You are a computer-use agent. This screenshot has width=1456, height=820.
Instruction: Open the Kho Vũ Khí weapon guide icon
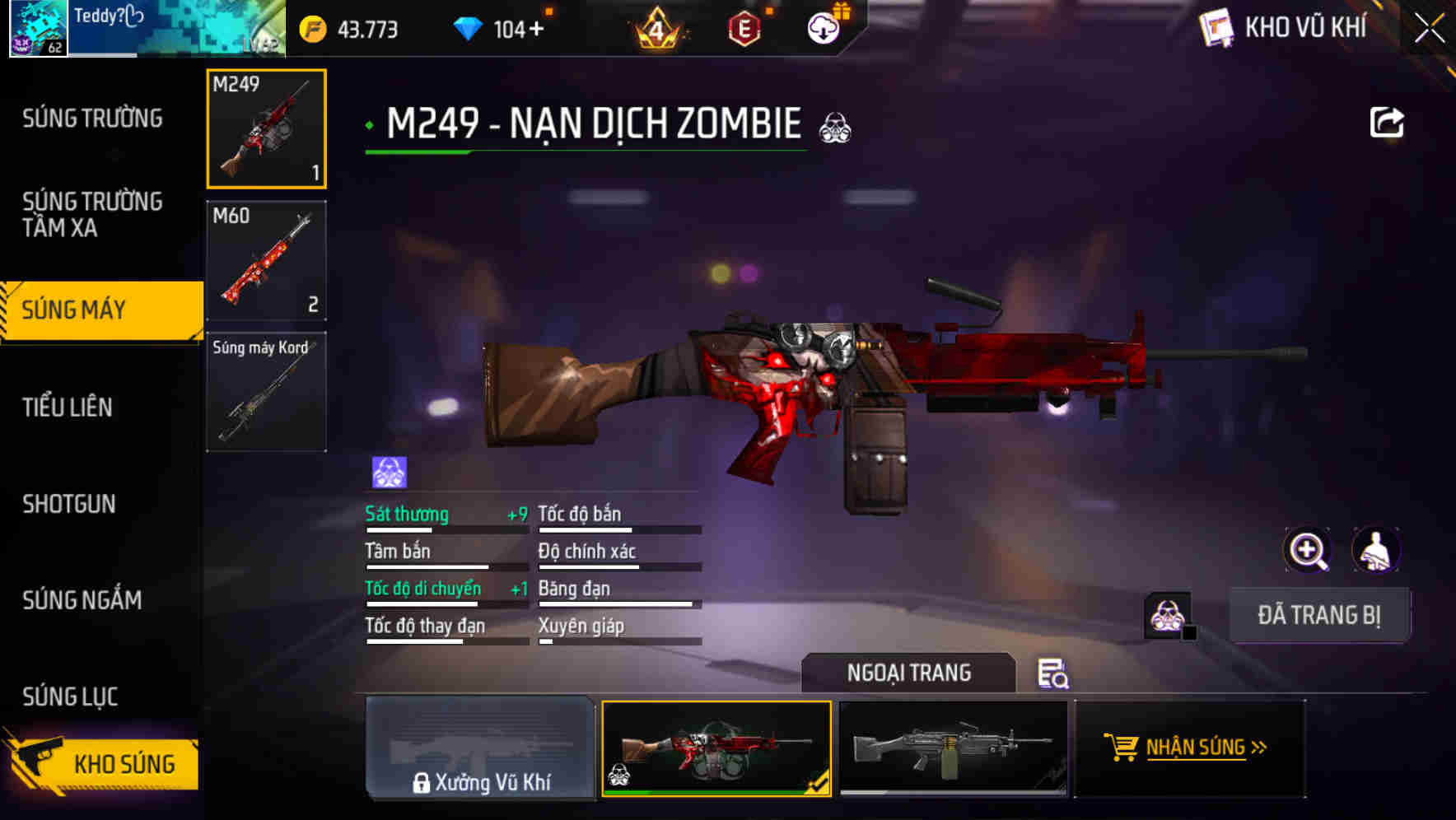pyautogui.click(x=1216, y=27)
